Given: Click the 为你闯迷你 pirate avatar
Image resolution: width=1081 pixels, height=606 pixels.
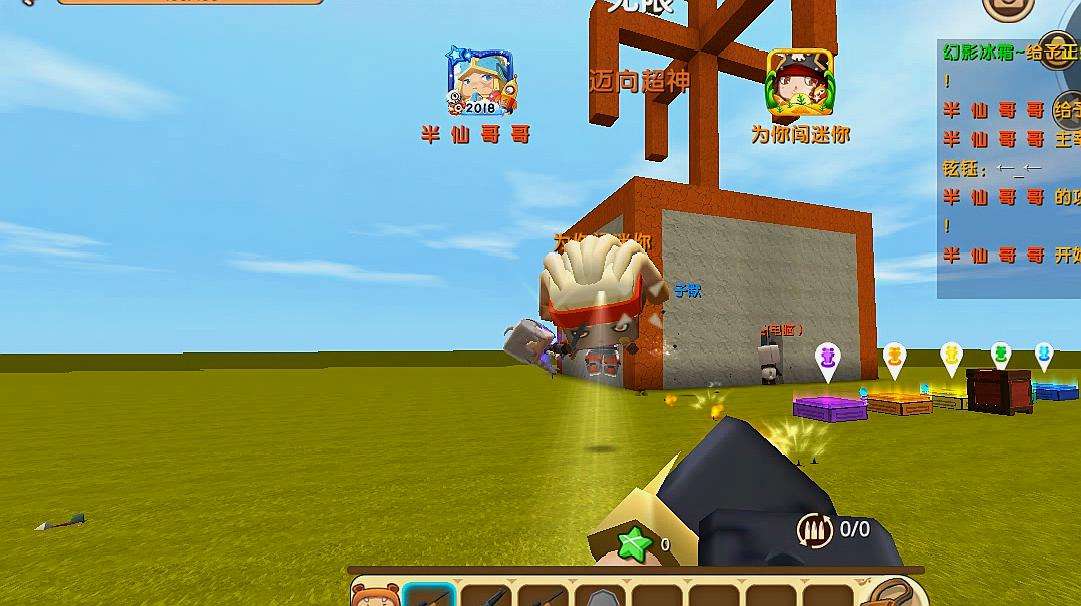Looking at the screenshot, I should (799, 82).
